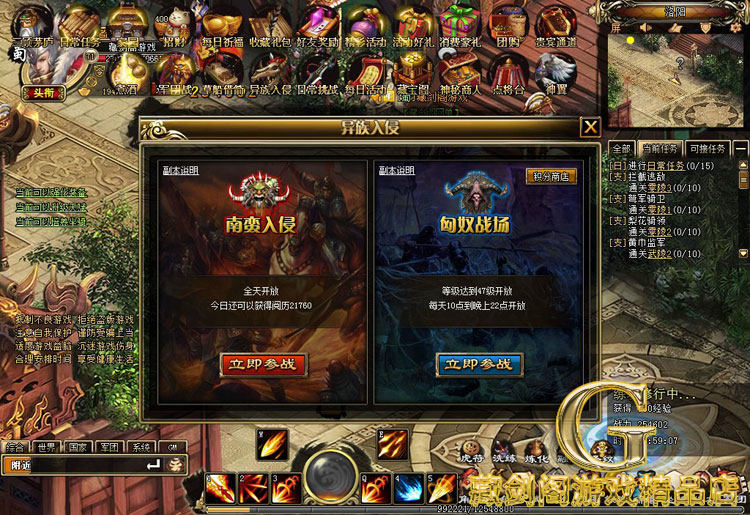This screenshot has height=515, width=750.
Task: Join the 南蛮入侵 battle now
Action: (263, 364)
